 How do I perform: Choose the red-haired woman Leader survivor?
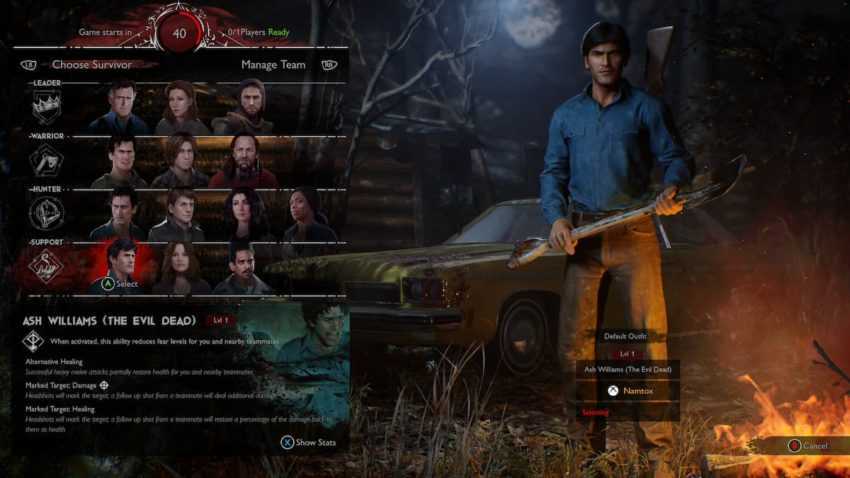pos(181,108)
